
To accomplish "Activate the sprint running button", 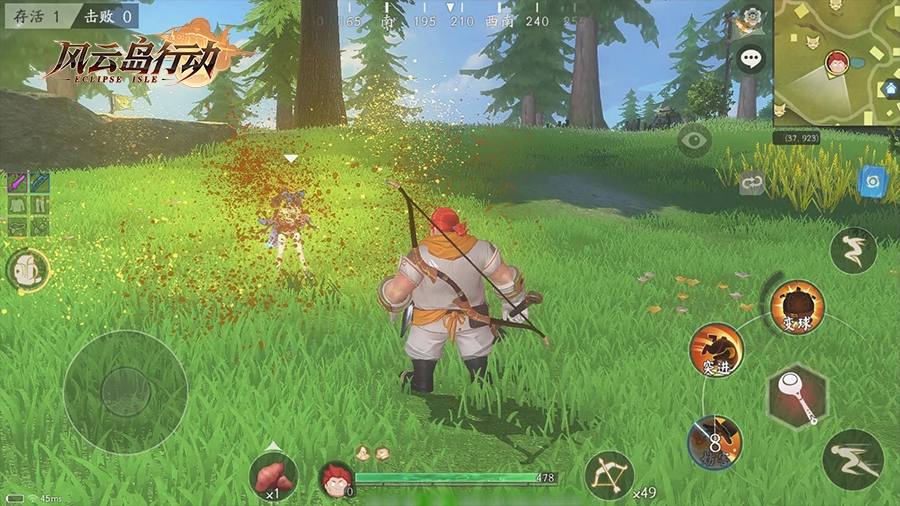I will point(852,459).
